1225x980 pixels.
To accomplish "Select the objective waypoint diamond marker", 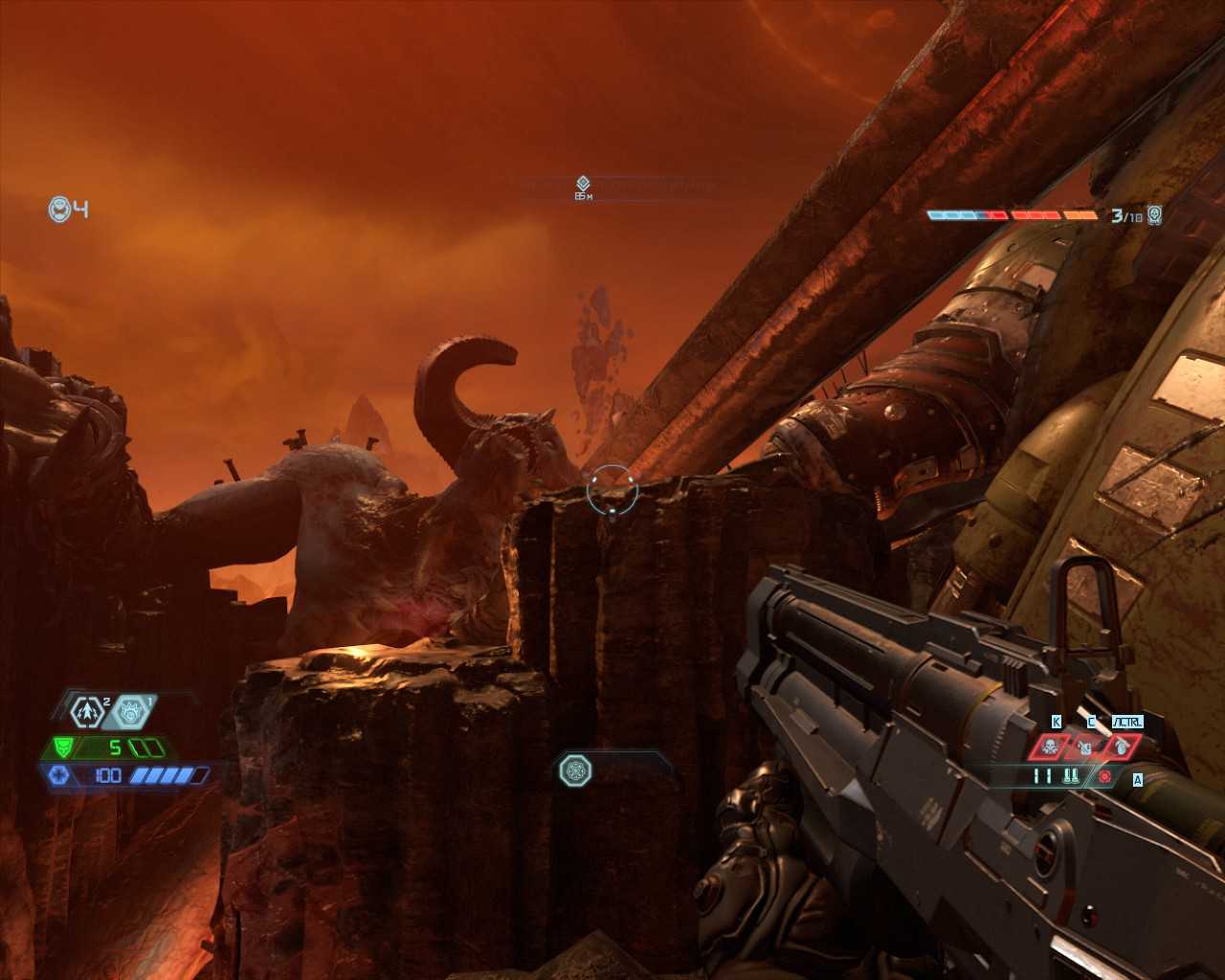I will 583,183.
